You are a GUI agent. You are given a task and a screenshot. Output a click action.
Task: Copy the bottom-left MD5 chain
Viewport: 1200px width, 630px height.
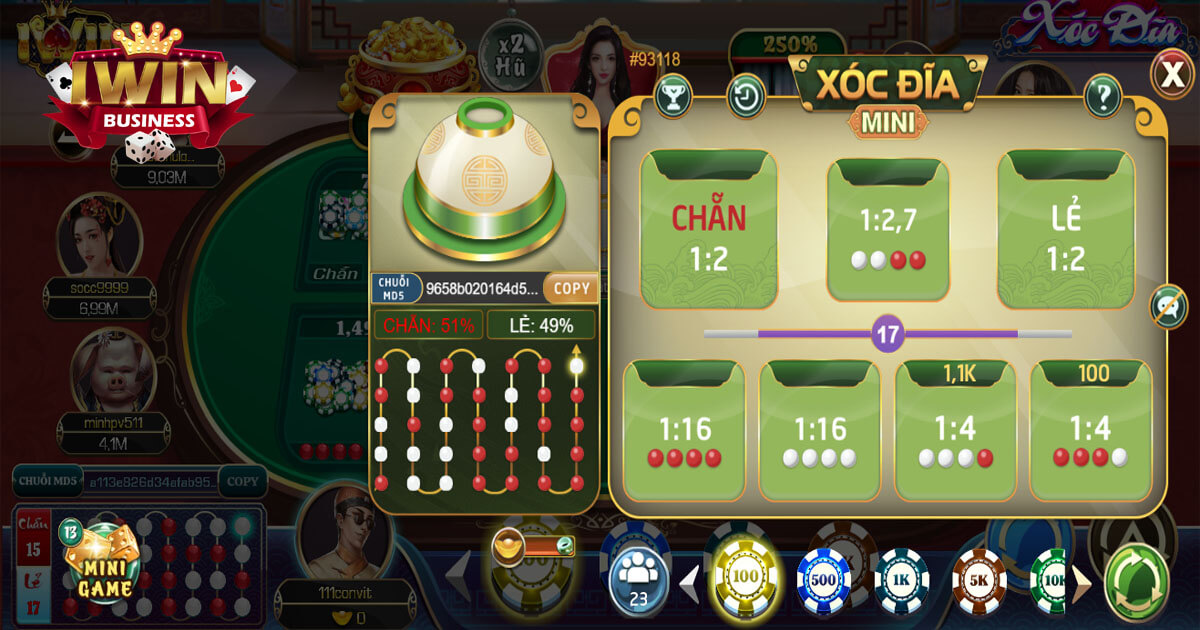242,481
